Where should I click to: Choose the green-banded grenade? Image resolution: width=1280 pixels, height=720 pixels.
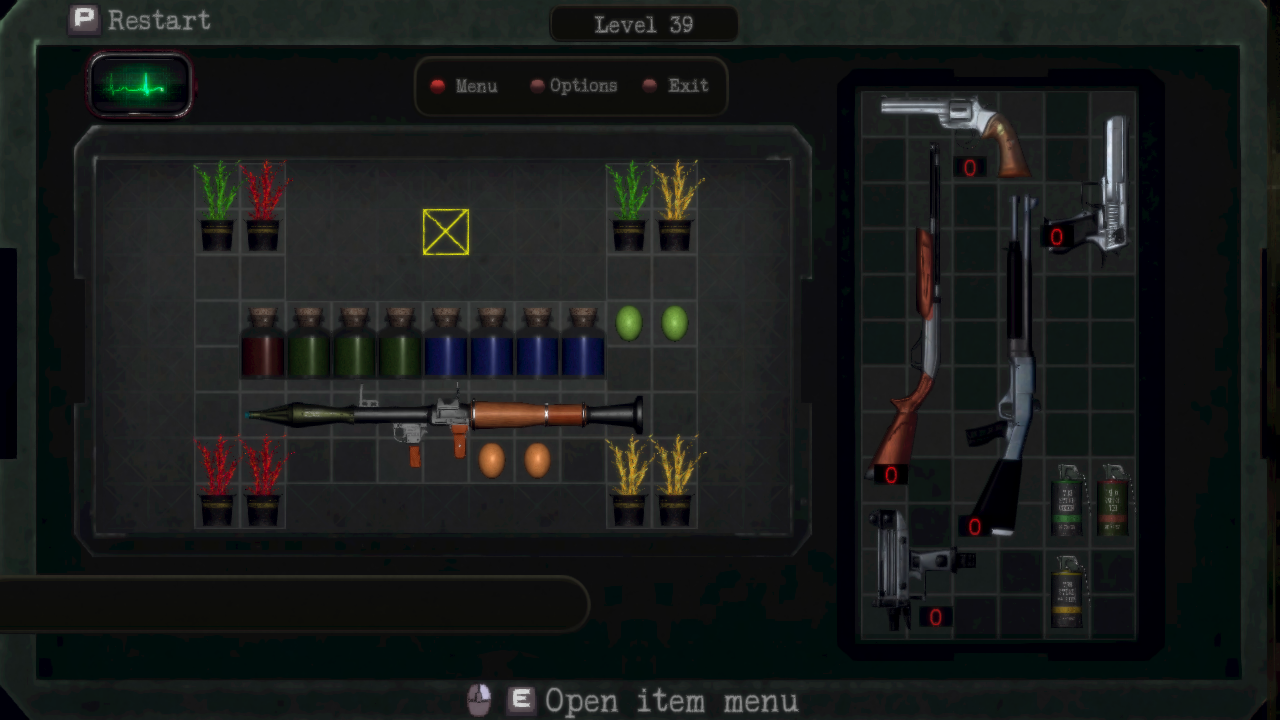click(x=1068, y=500)
